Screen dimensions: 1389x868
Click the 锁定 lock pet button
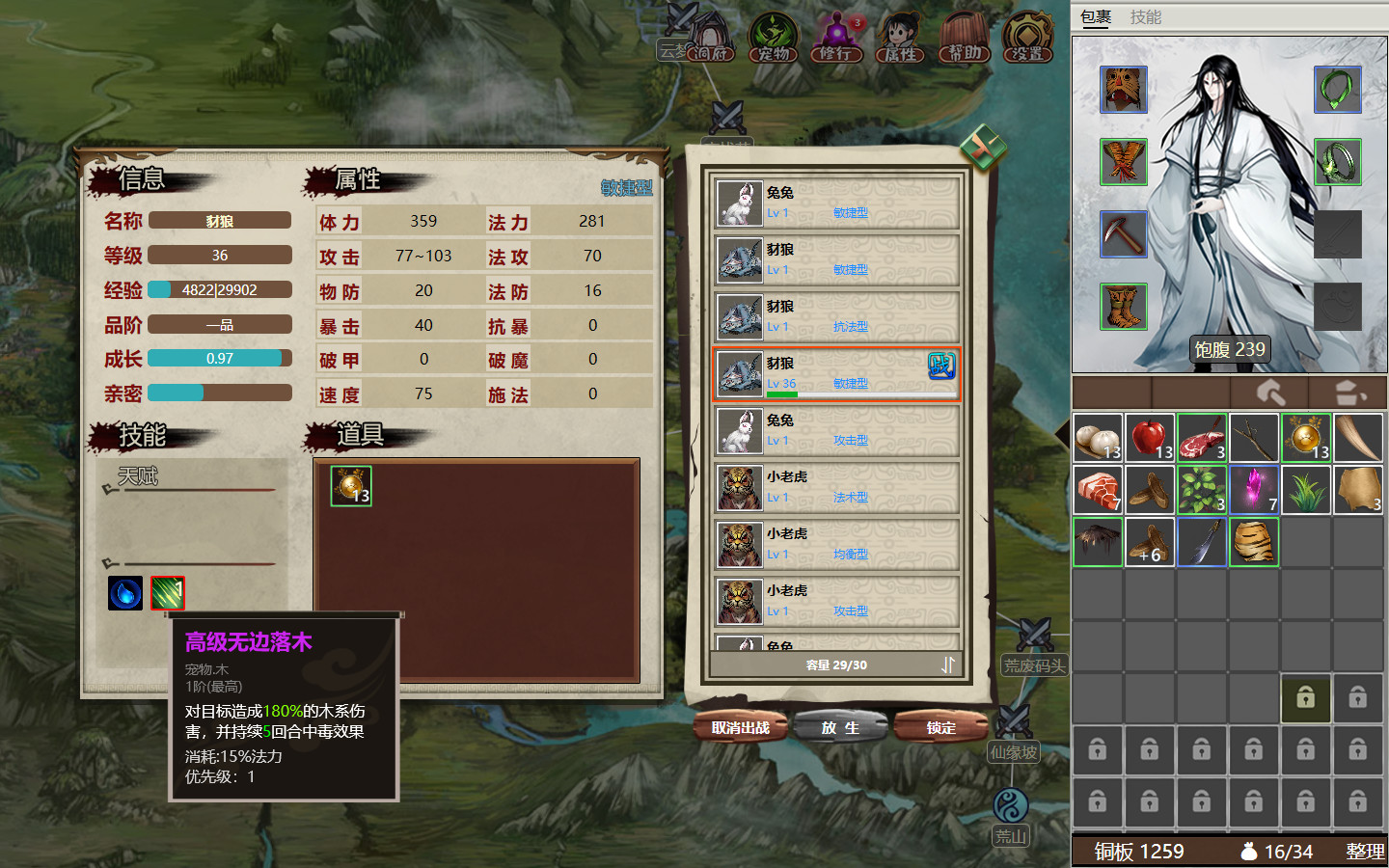click(x=940, y=728)
